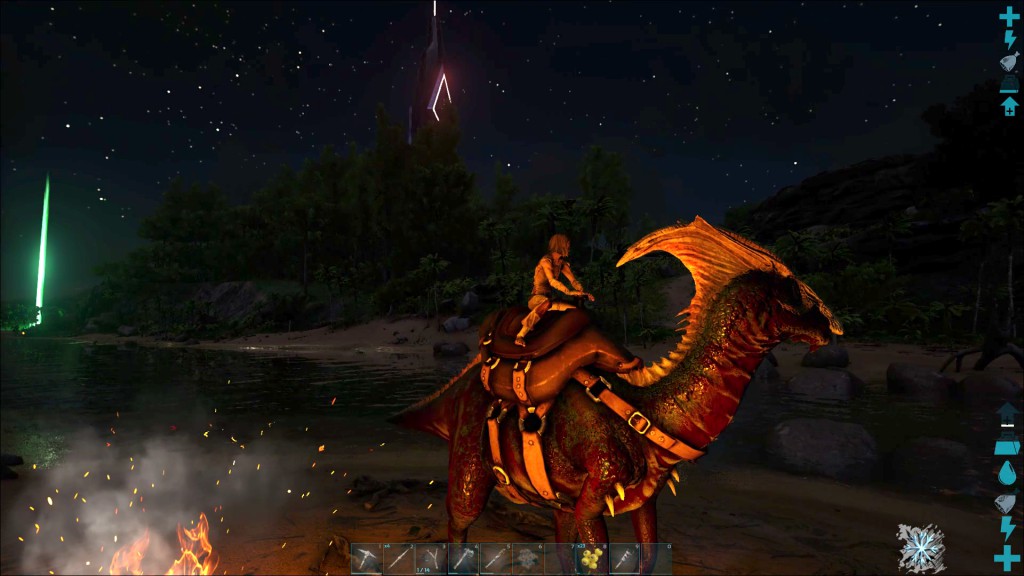Screen dimensions: 1024x576
Task: Select the grey material in hotbar slot 6
Action: [x=527, y=559]
